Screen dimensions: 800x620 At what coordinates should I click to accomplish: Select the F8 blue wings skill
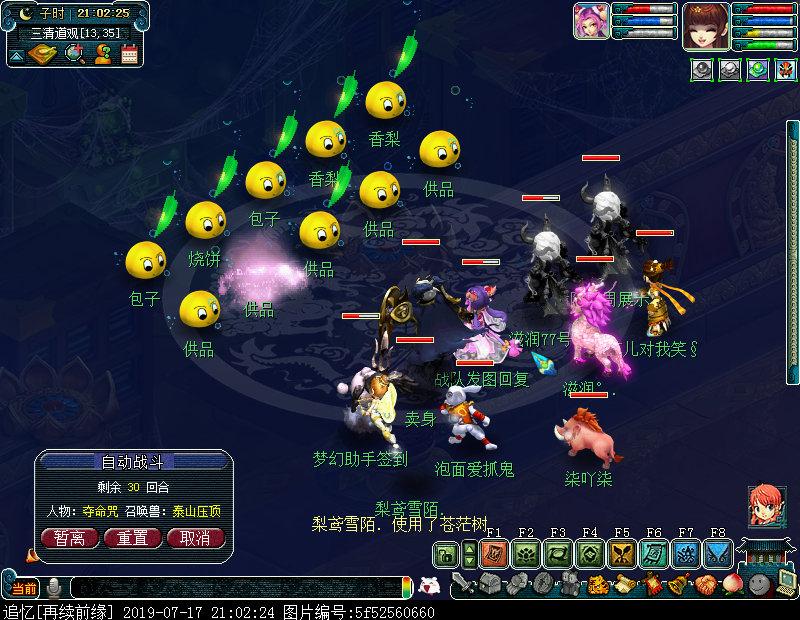click(x=717, y=553)
